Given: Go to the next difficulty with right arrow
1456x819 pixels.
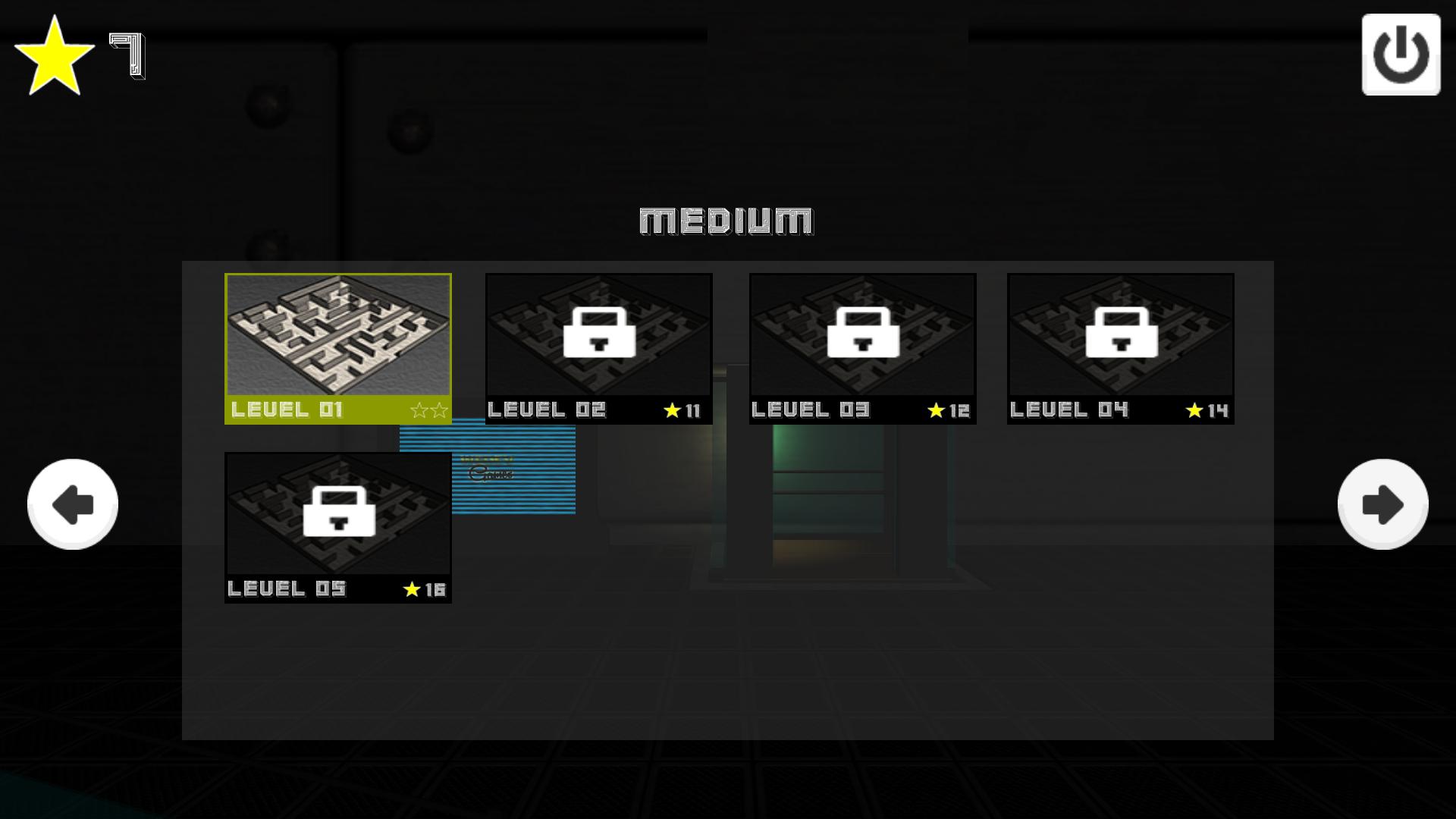Looking at the screenshot, I should [x=1382, y=504].
